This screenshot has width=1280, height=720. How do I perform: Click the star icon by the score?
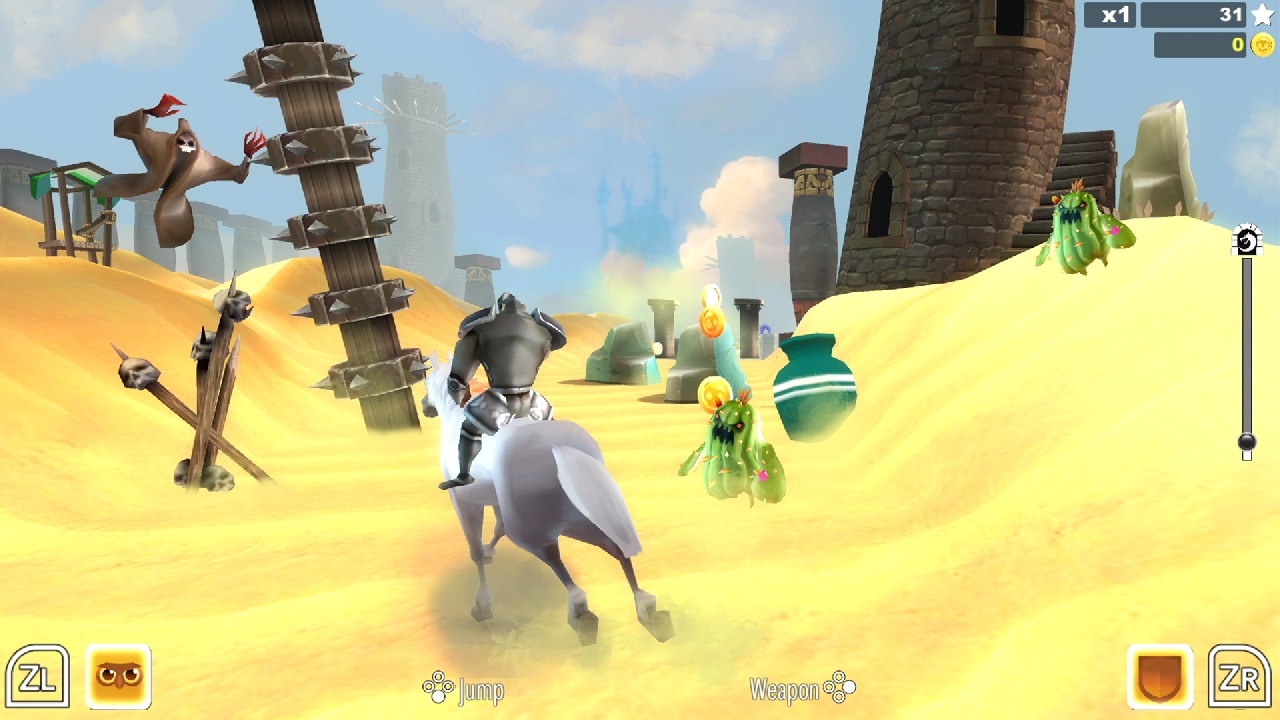(x=1262, y=16)
